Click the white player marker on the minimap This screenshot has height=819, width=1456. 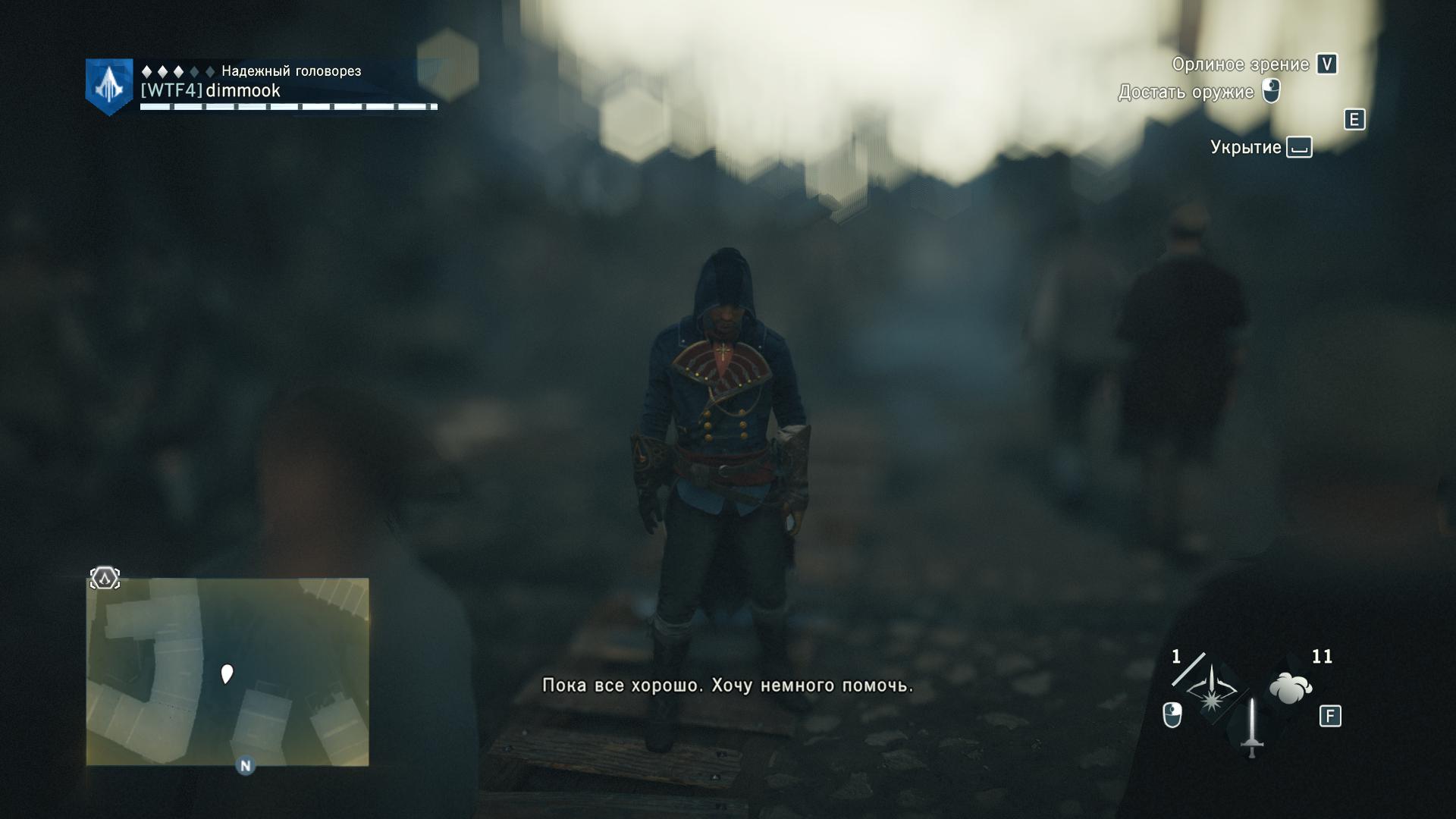click(x=226, y=673)
